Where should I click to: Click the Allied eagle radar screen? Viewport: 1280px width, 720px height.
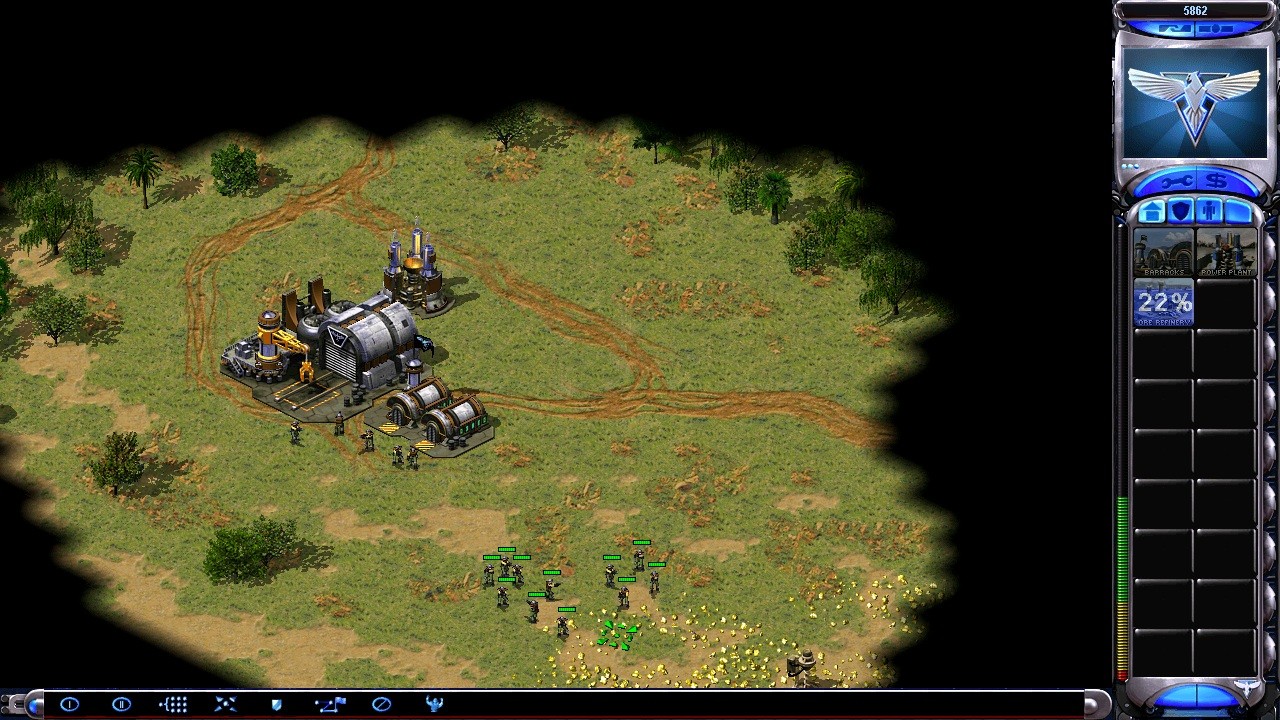pos(1195,100)
